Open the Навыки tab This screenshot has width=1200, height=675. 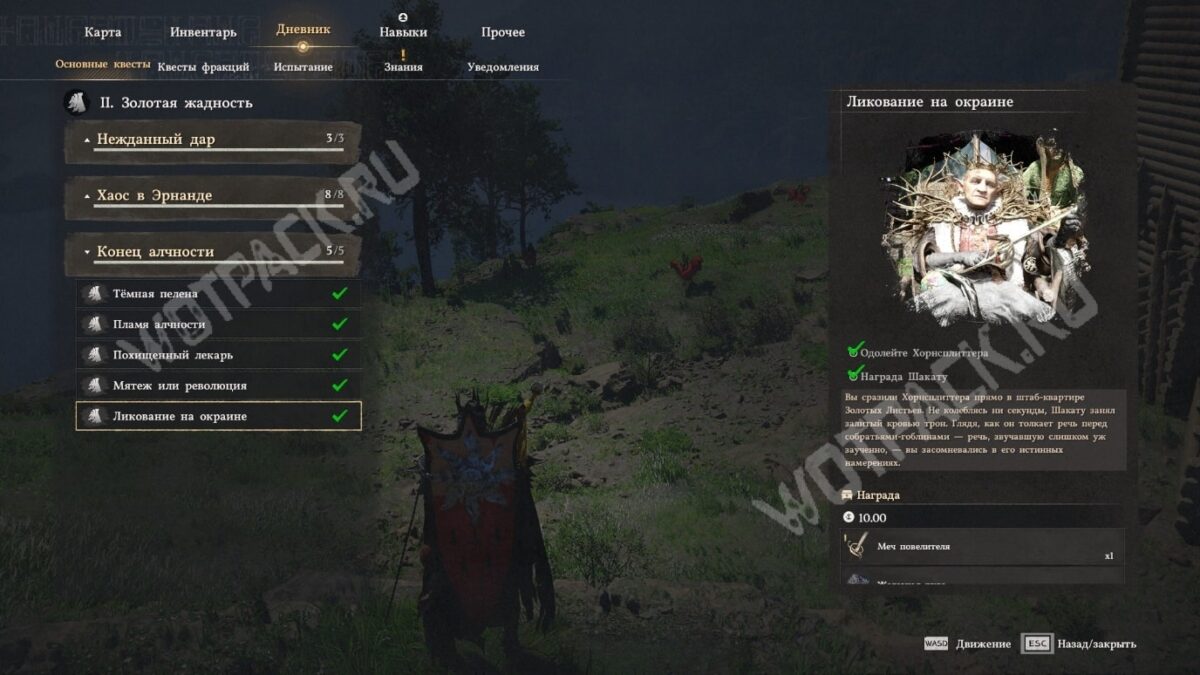click(x=403, y=32)
